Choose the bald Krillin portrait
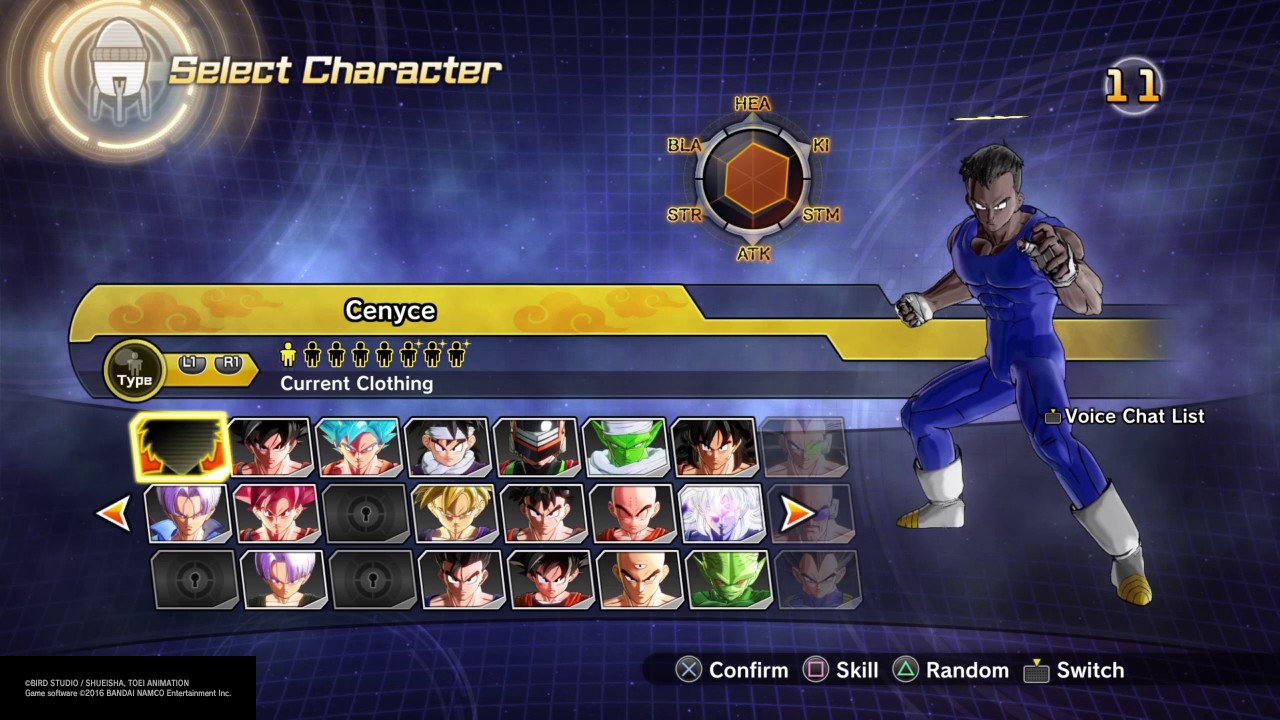 click(x=632, y=513)
